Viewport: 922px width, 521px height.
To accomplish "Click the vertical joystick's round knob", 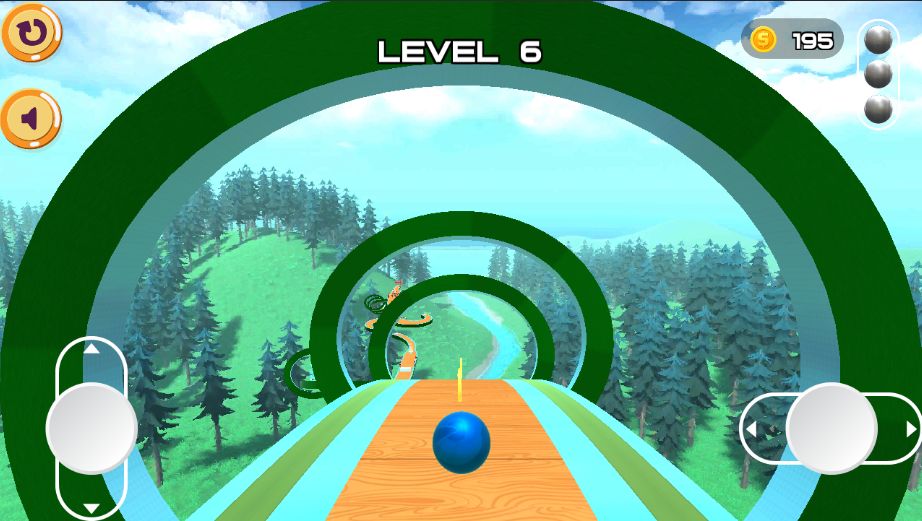I will pos(91,428).
